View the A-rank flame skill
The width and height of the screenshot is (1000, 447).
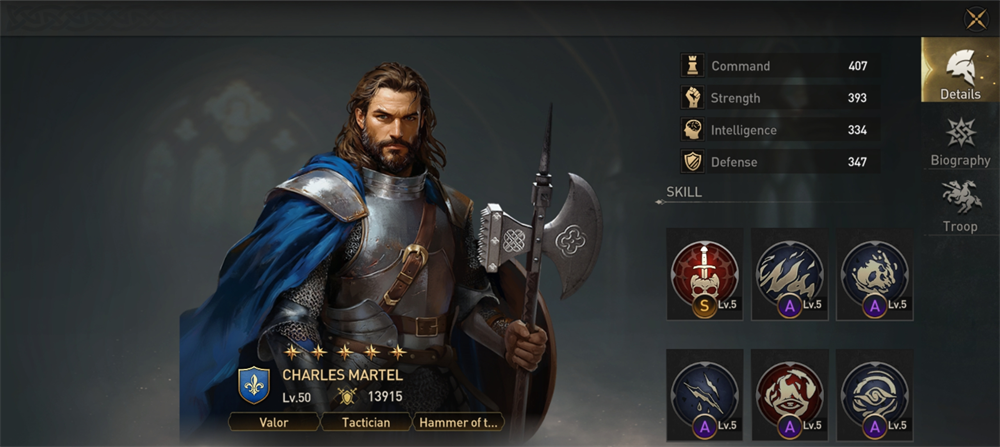click(789, 273)
